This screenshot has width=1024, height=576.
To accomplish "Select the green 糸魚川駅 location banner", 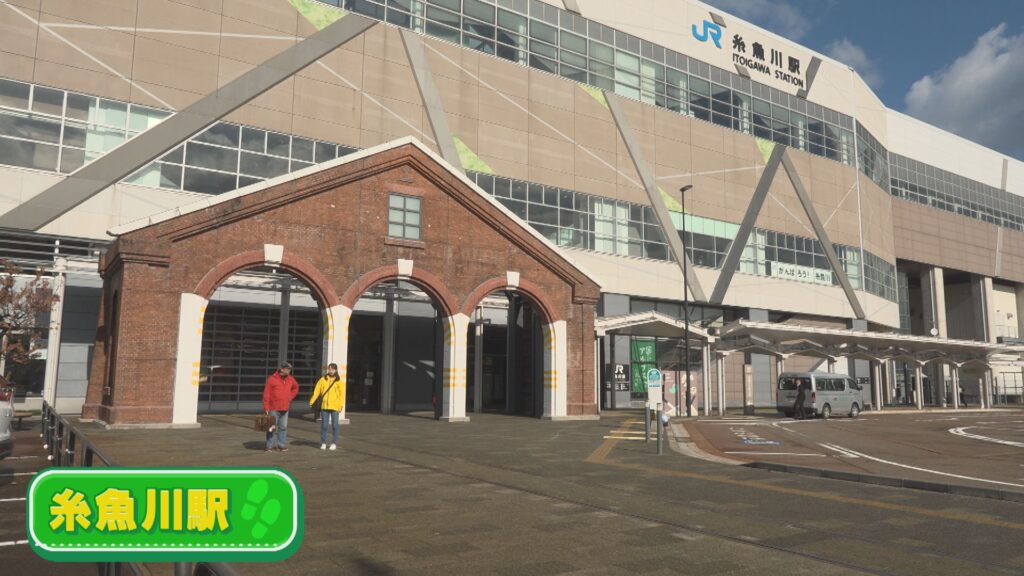I will coord(164,512).
